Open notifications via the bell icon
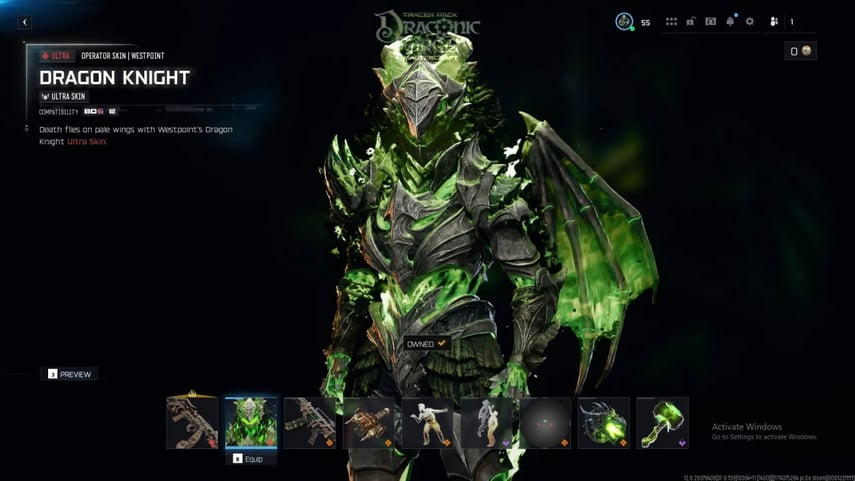855x481 pixels. click(730, 21)
